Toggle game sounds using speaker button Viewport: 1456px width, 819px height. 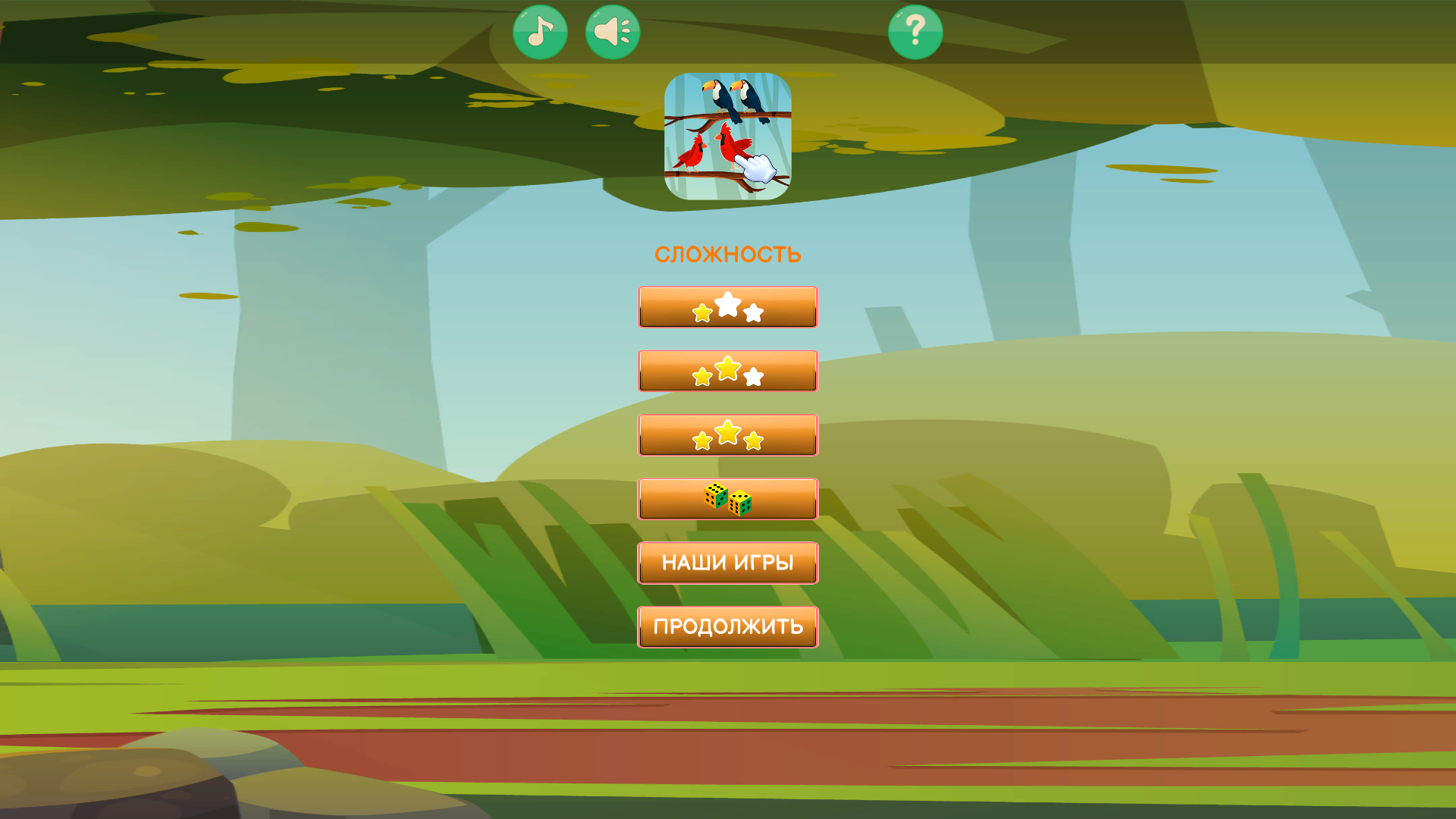click(x=612, y=30)
